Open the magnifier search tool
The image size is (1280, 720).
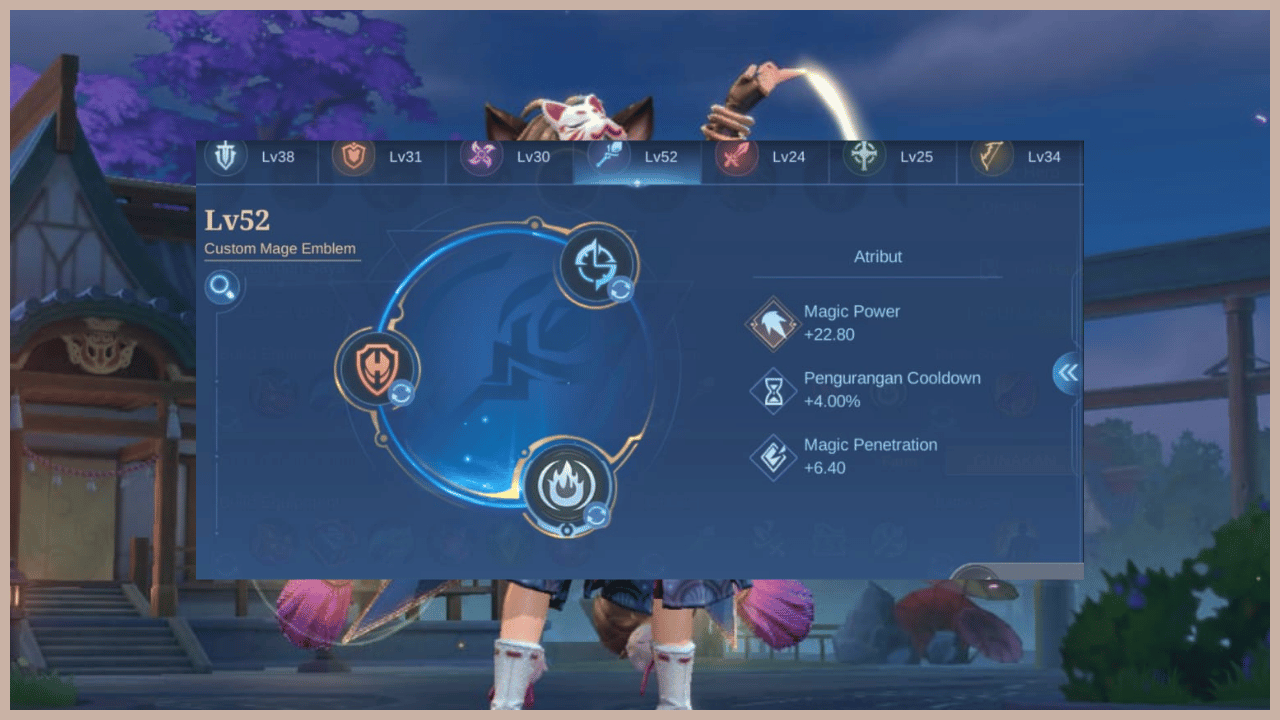[x=222, y=287]
